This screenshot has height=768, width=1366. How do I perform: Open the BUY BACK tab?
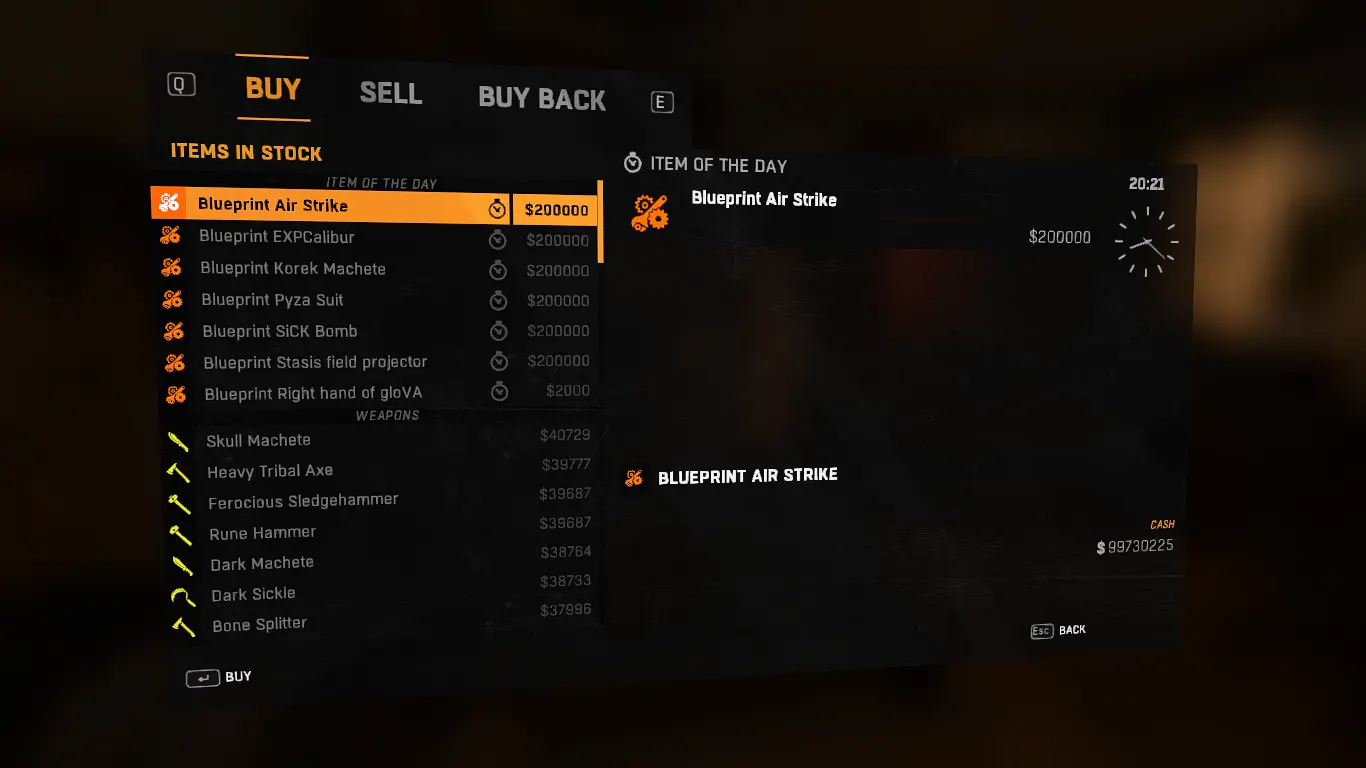click(x=541, y=99)
